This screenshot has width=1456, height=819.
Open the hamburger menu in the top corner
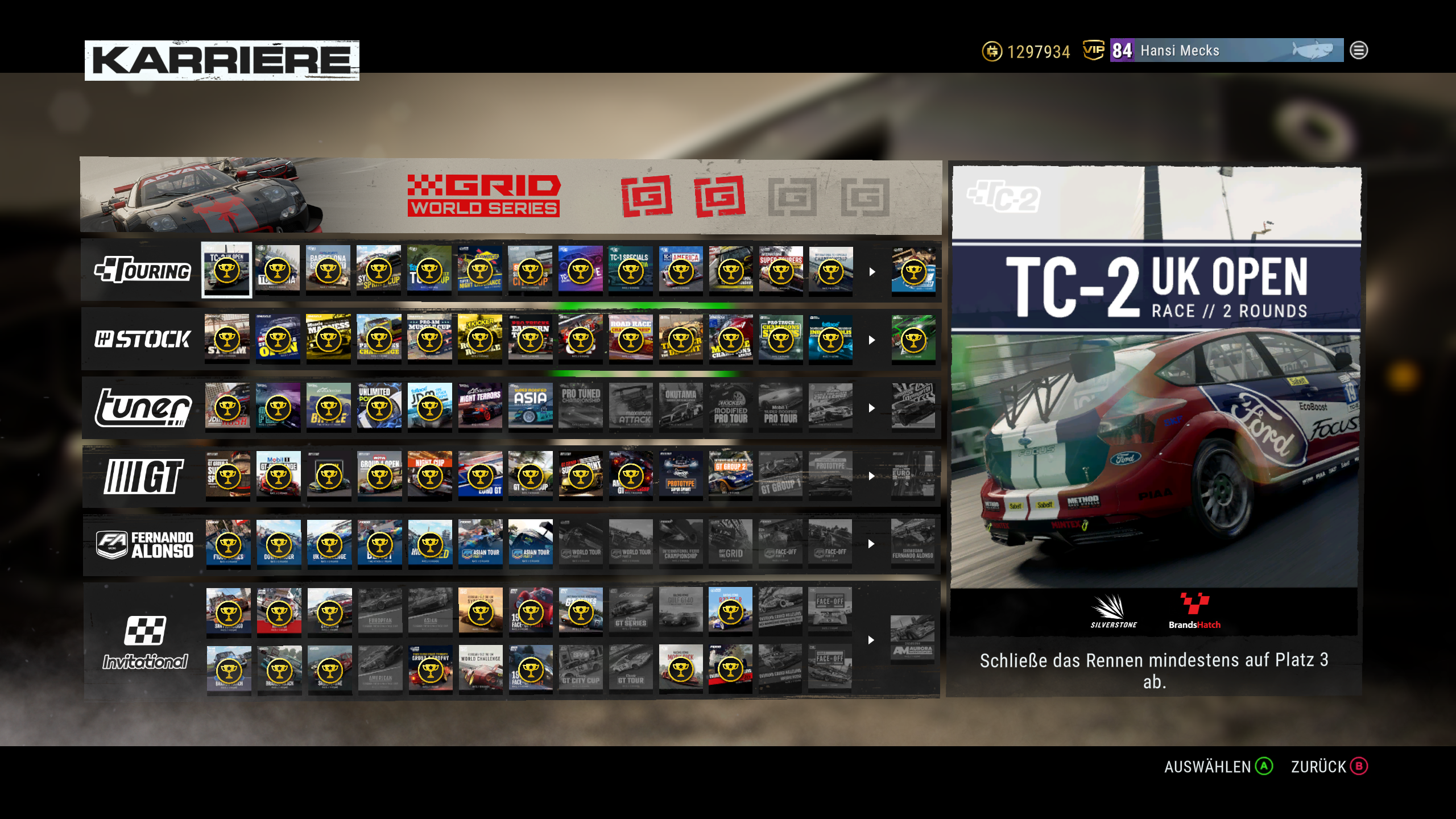click(1358, 50)
